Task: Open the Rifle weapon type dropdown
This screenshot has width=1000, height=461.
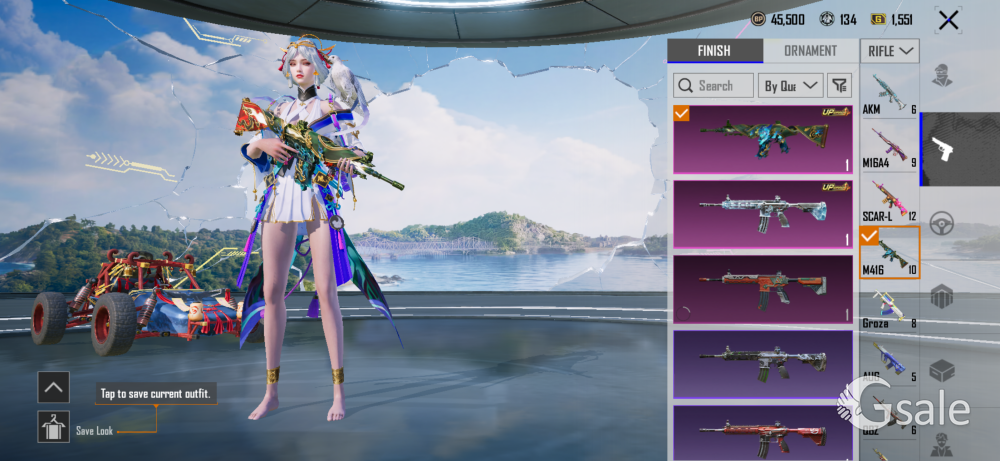Action: (889, 51)
